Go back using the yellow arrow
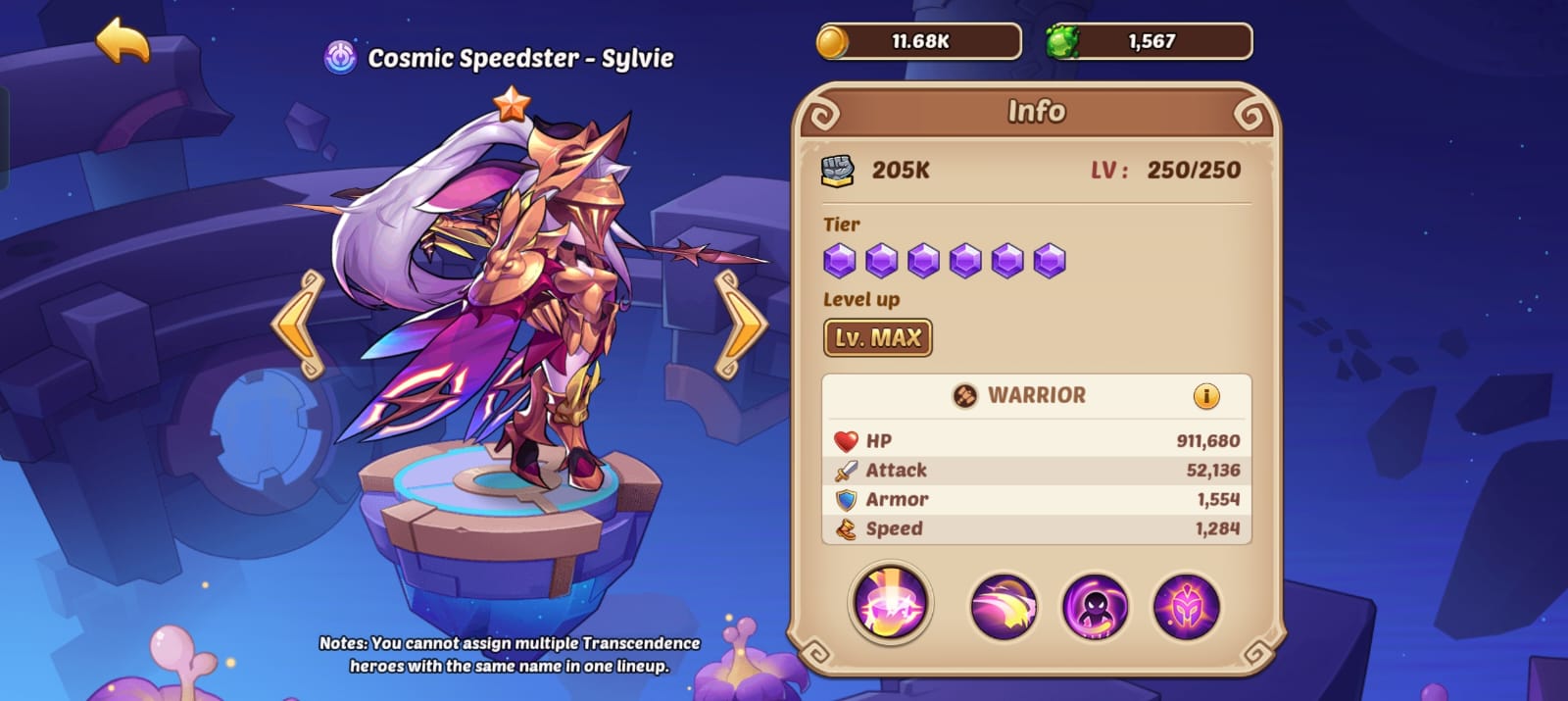 click(x=122, y=41)
